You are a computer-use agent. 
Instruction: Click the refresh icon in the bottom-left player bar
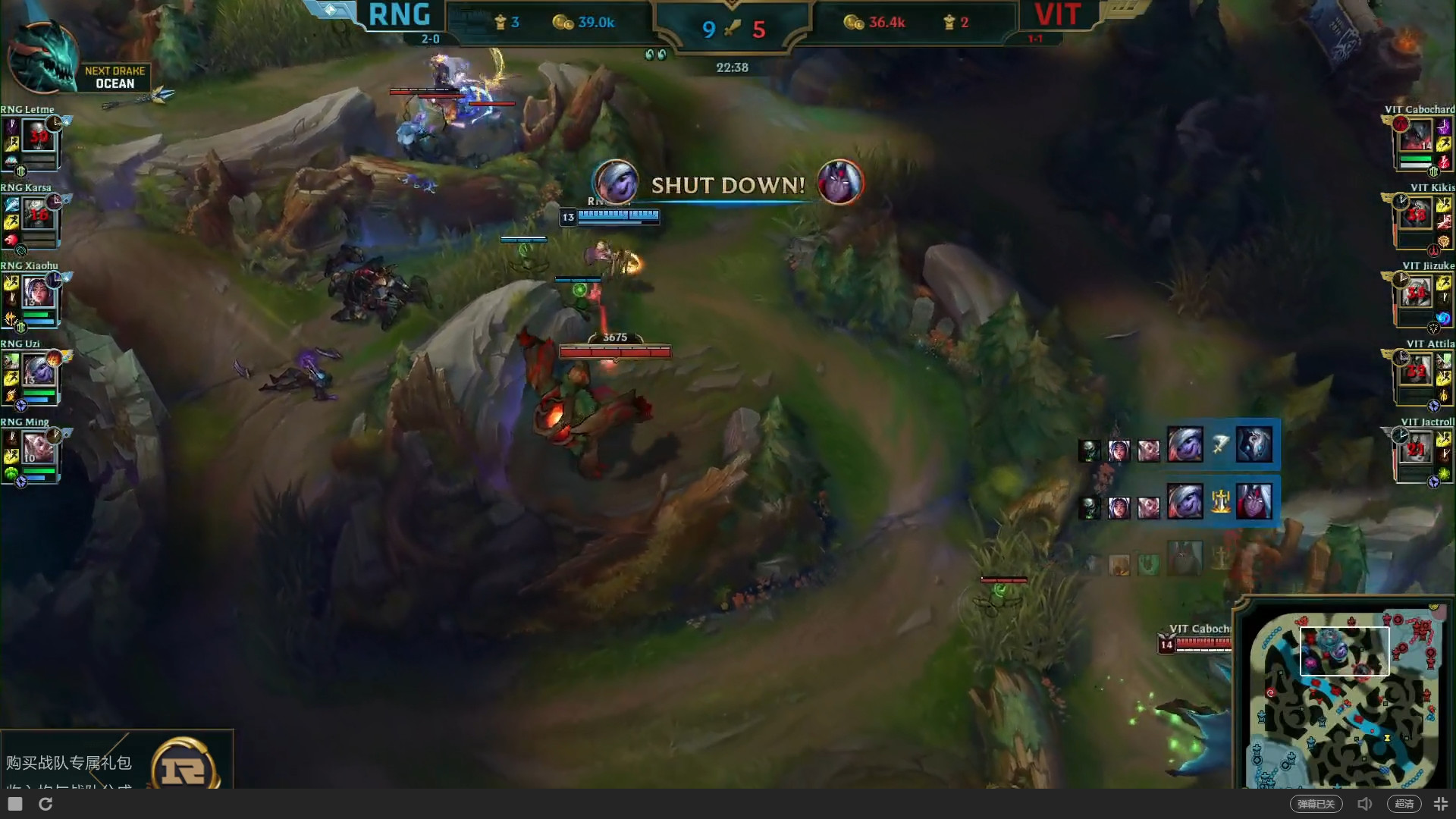[47, 803]
